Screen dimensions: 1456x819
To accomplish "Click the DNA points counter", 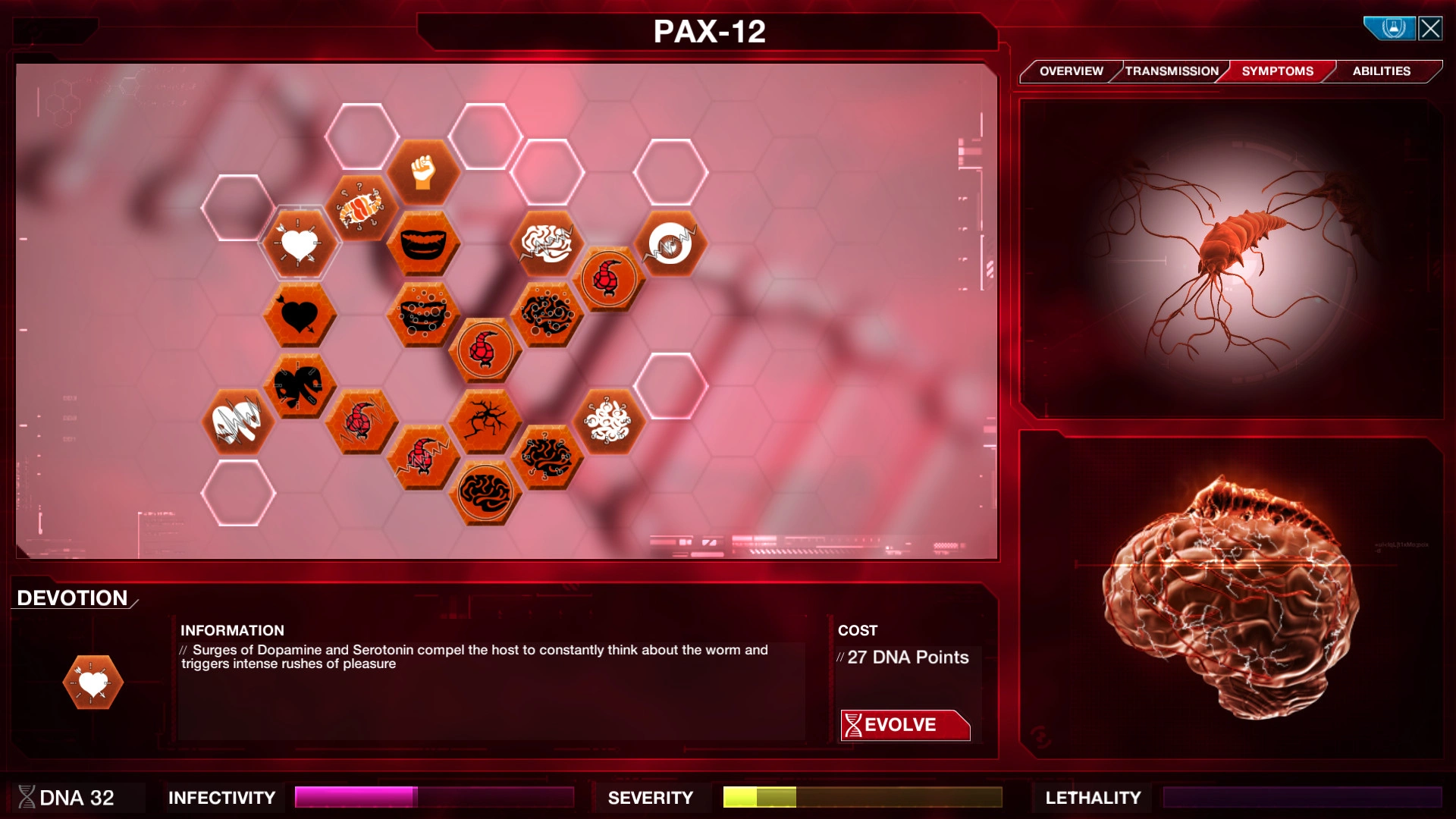I will click(x=76, y=797).
